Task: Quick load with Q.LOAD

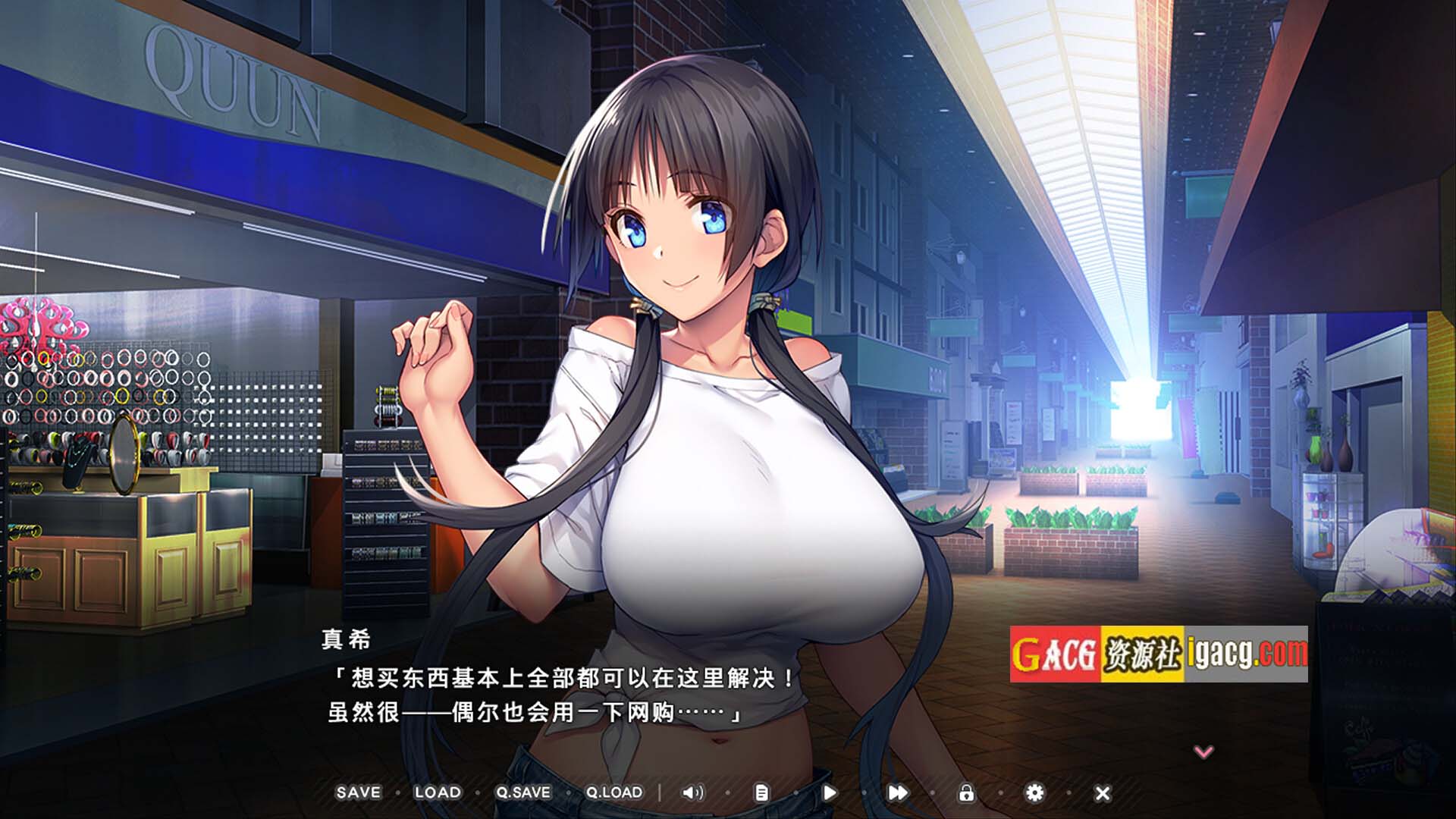Action: (x=614, y=792)
